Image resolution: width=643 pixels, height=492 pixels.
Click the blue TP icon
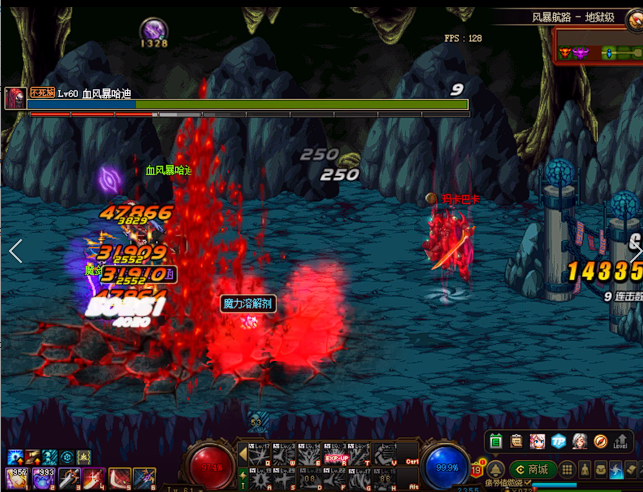pos(558,441)
